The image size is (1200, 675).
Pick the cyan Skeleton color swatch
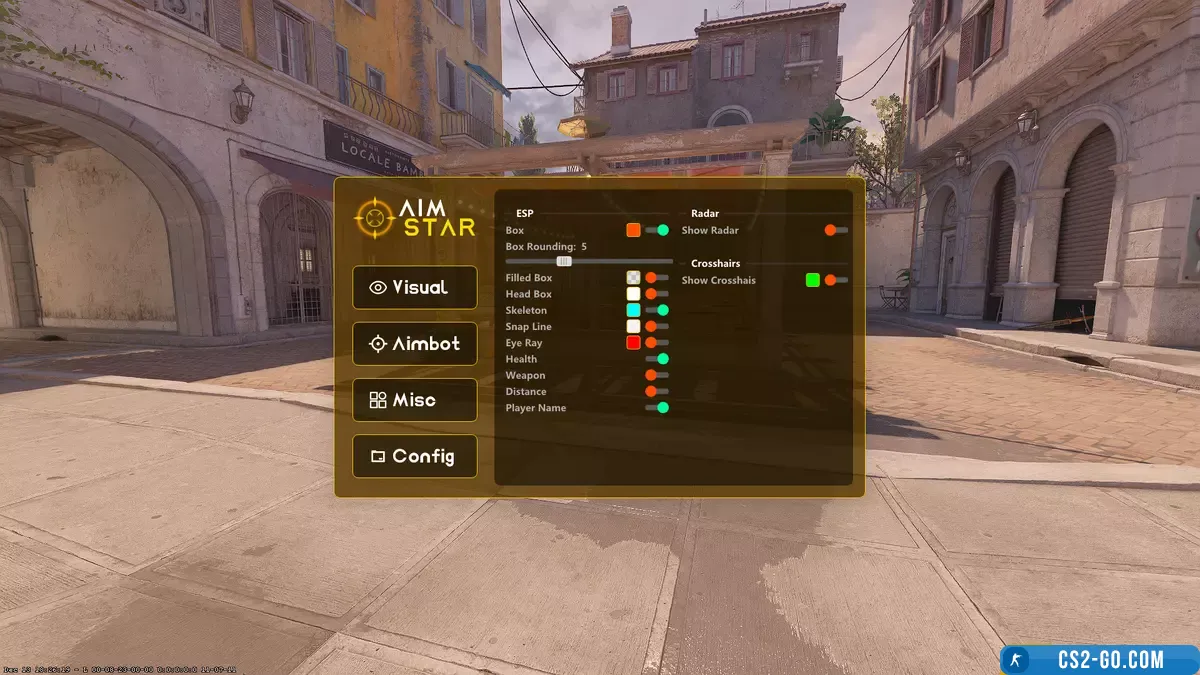click(633, 310)
